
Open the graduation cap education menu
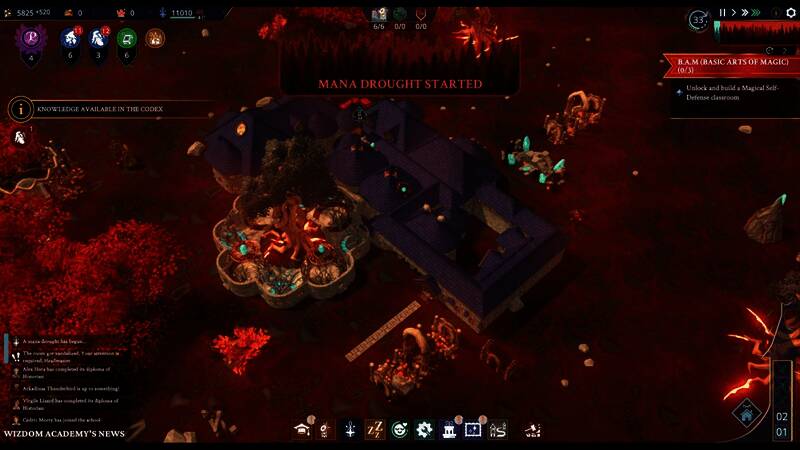(301, 430)
